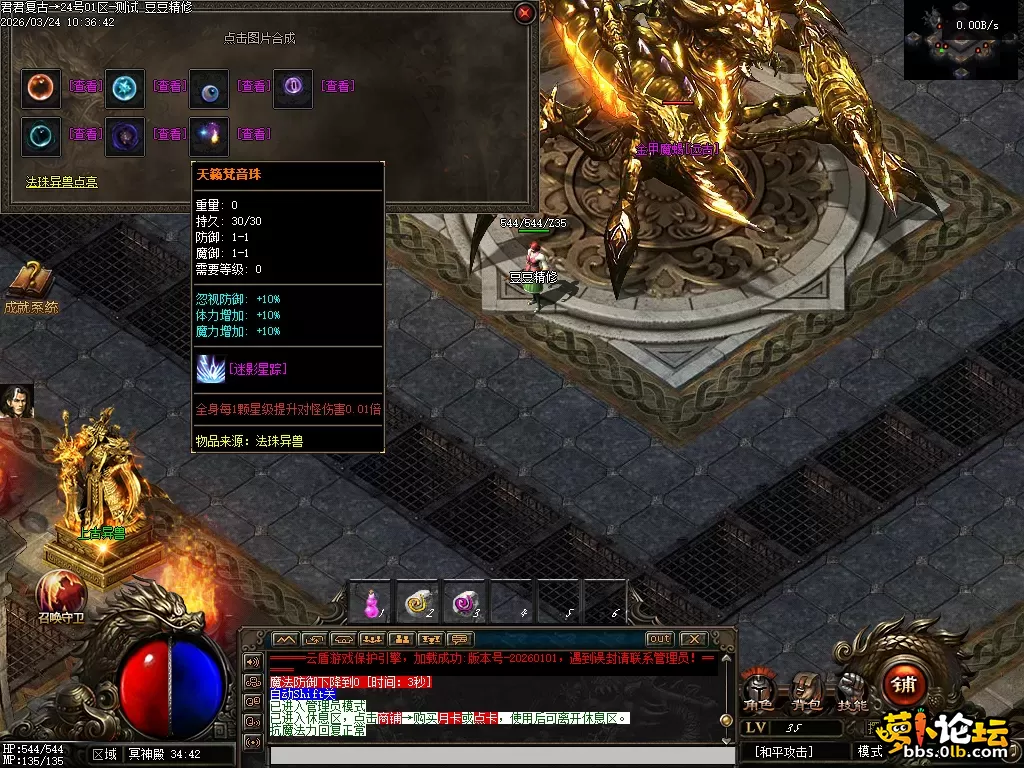Use the pink potion in hotbar slot 1
The image size is (1024, 768).
[371, 602]
